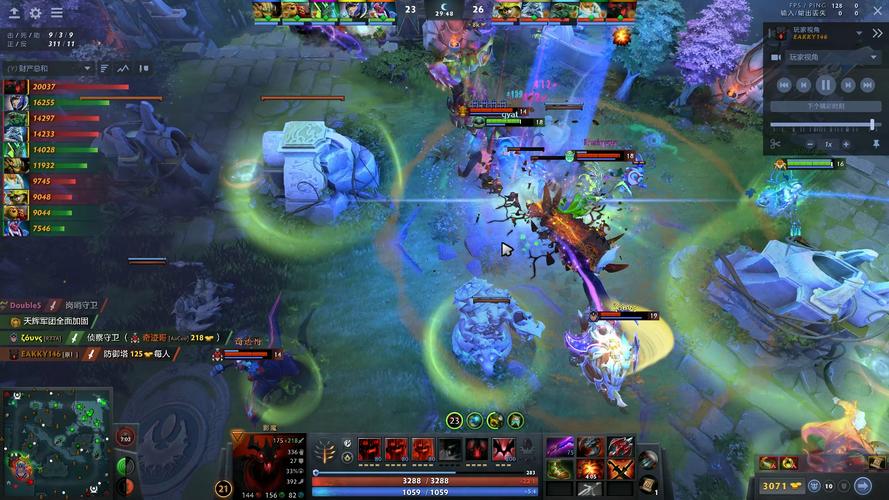Open the net worth stat dropdown
This screenshot has width=889, height=500.
[48, 68]
